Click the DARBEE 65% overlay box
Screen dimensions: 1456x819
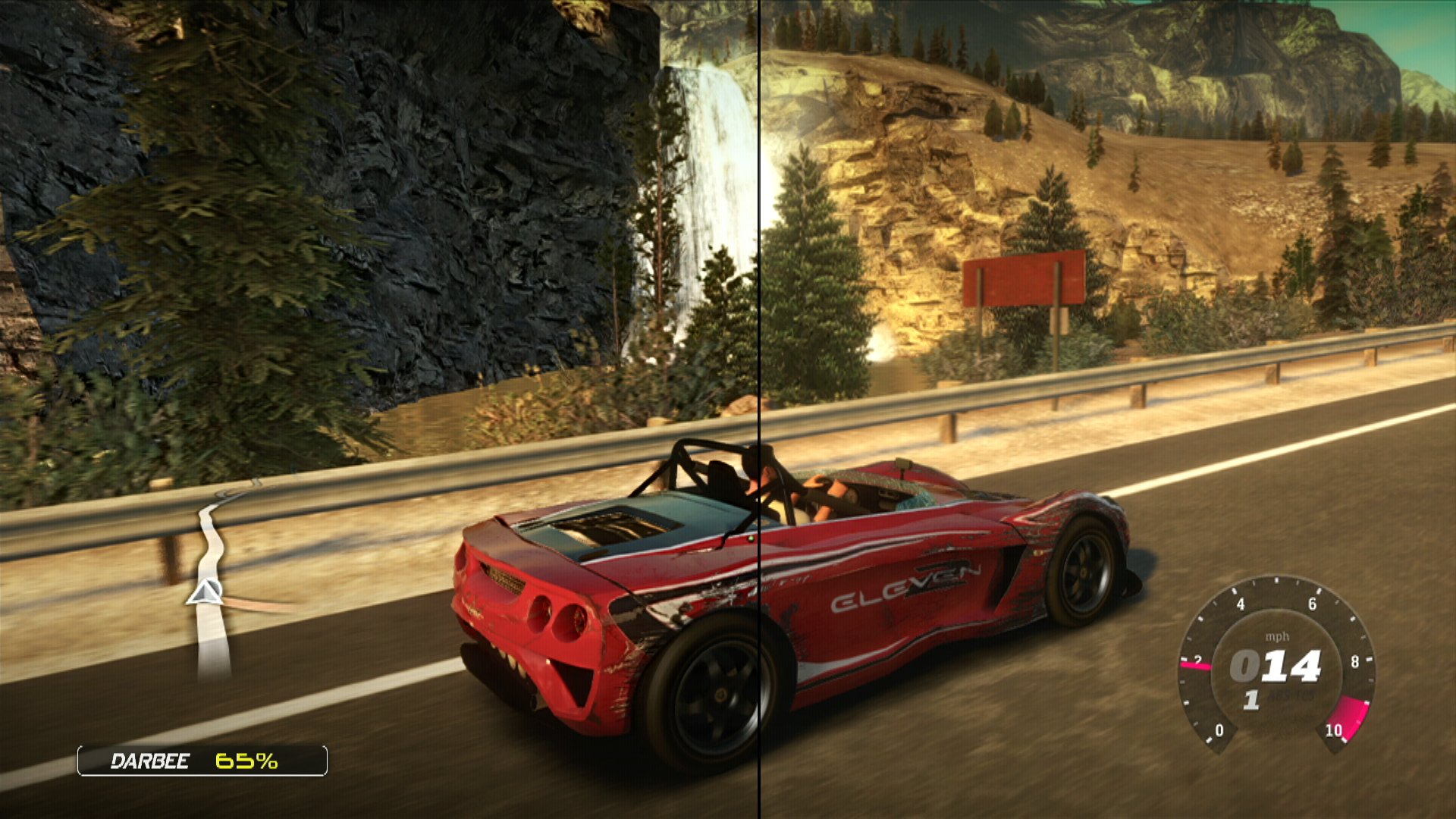pyautogui.click(x=202, y=761)
